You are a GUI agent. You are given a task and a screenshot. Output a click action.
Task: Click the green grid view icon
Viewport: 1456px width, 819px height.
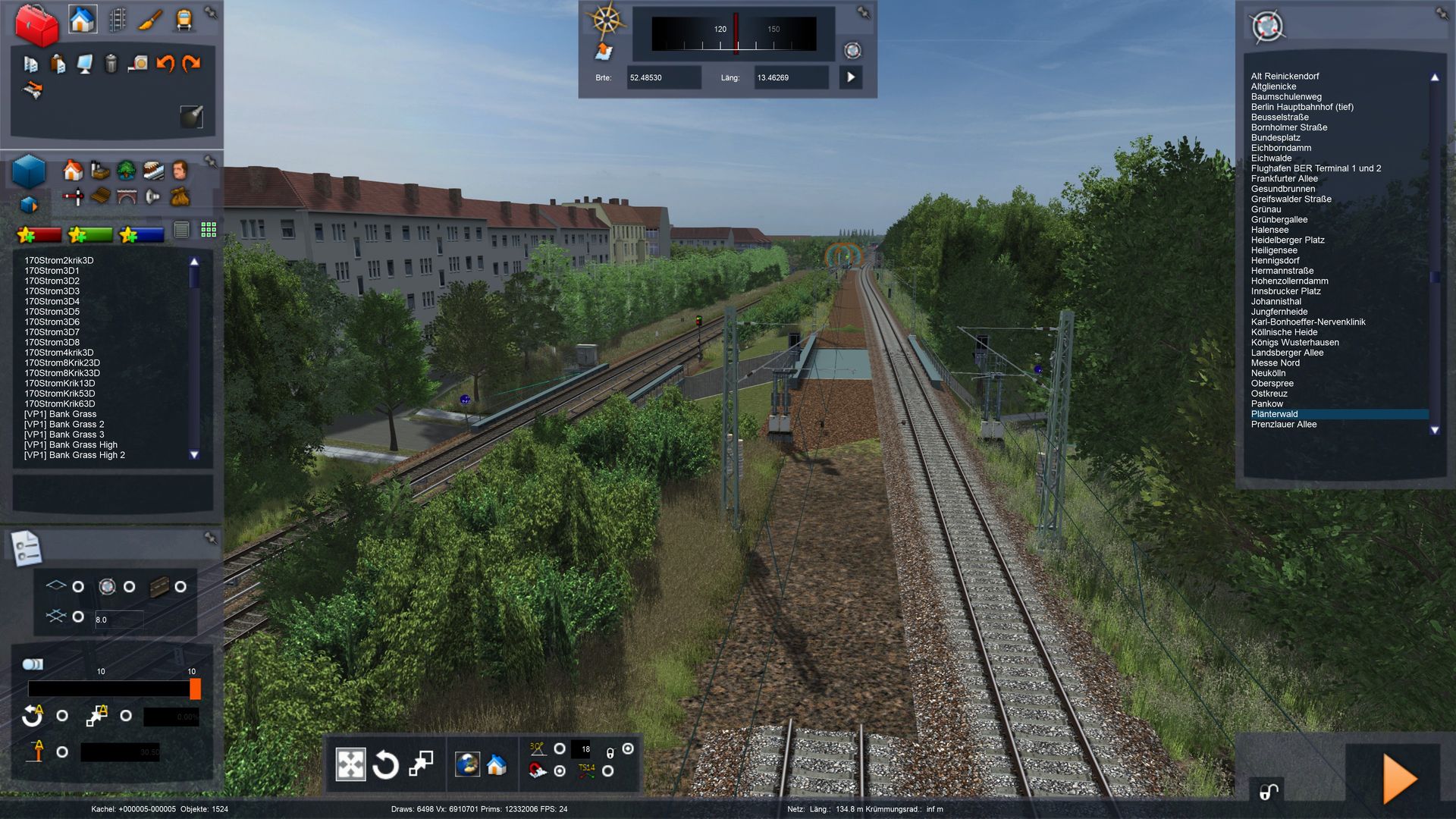pos(209,230)
